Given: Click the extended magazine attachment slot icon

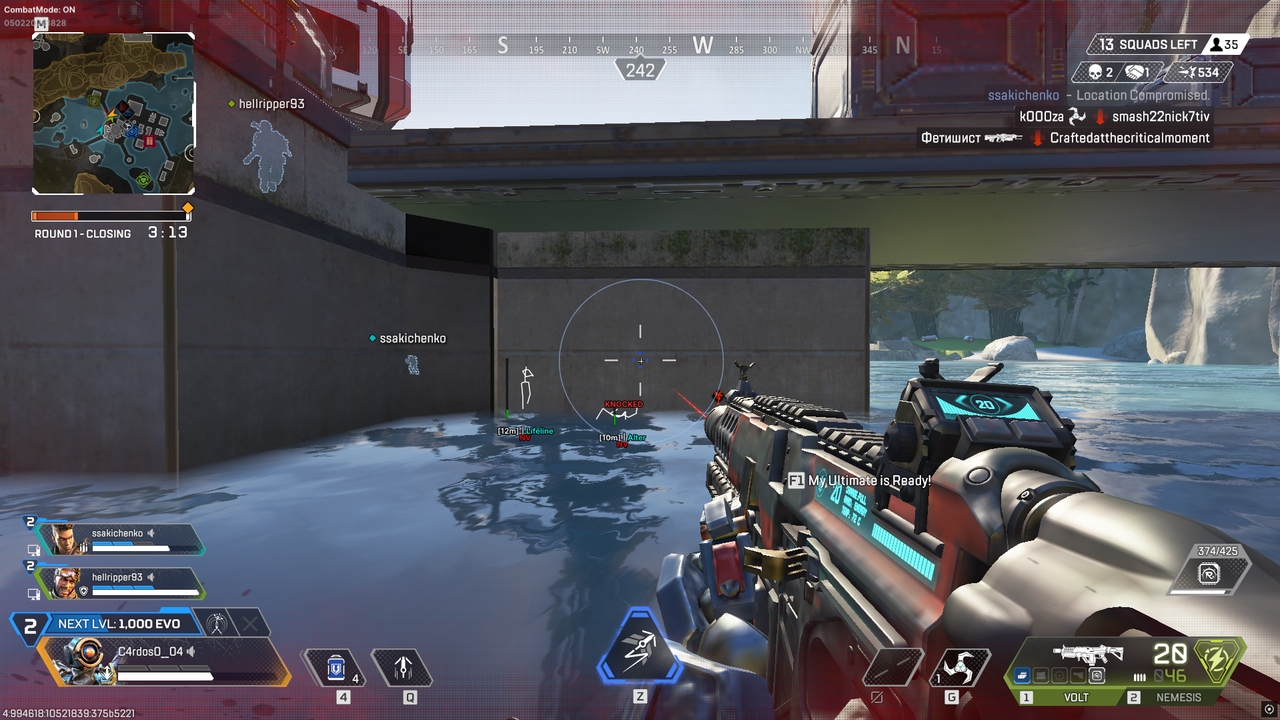Looking at the screenshot, I should [1022, 676].
